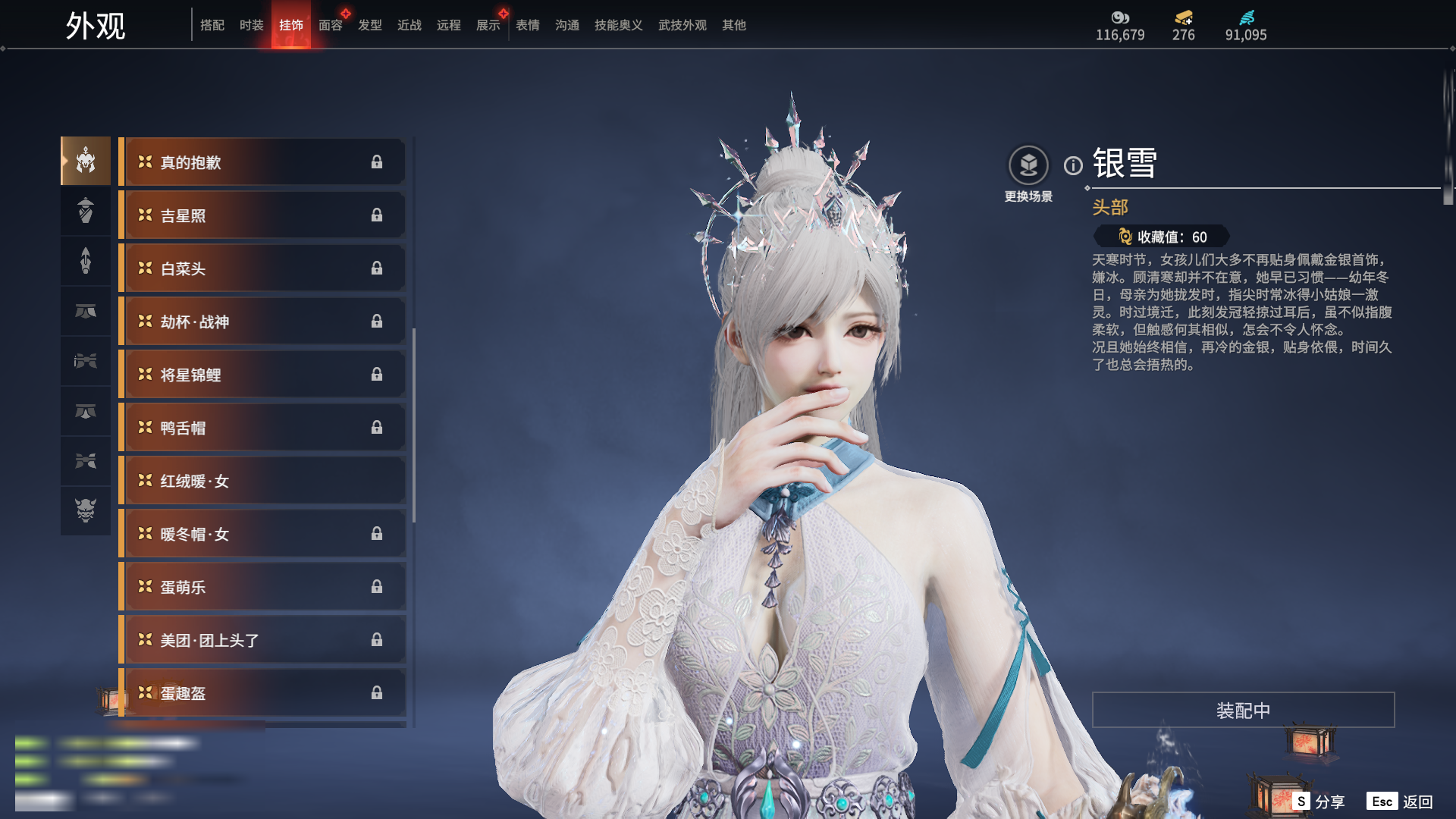
Task: Select the 面容 tab
Action: click(330, 25)
